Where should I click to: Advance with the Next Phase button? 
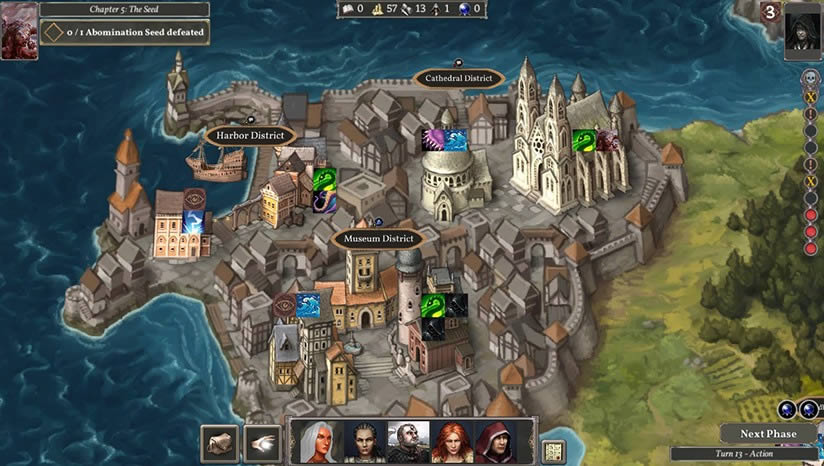tap(768, 434)
